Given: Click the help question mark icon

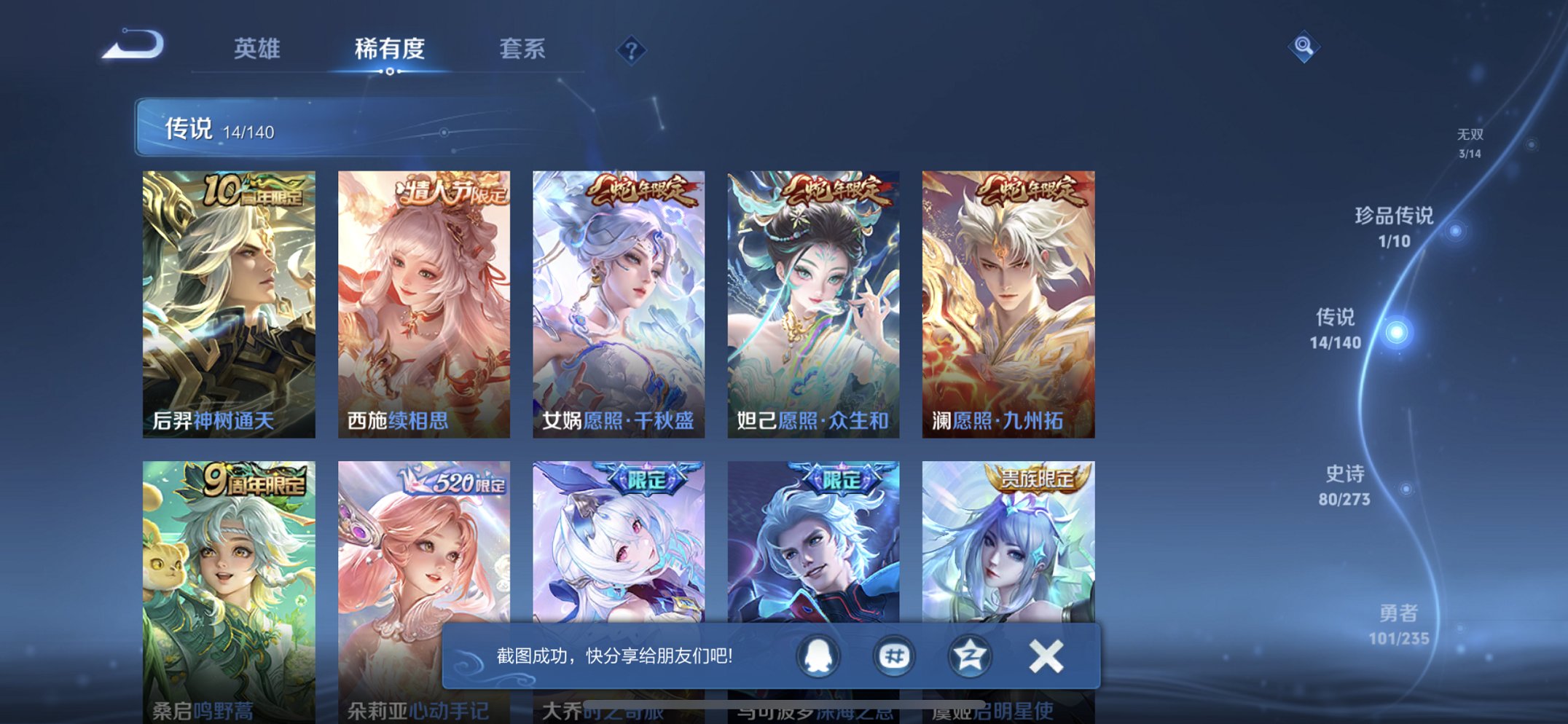Looking at the screenshot, I should coord(631,51).
